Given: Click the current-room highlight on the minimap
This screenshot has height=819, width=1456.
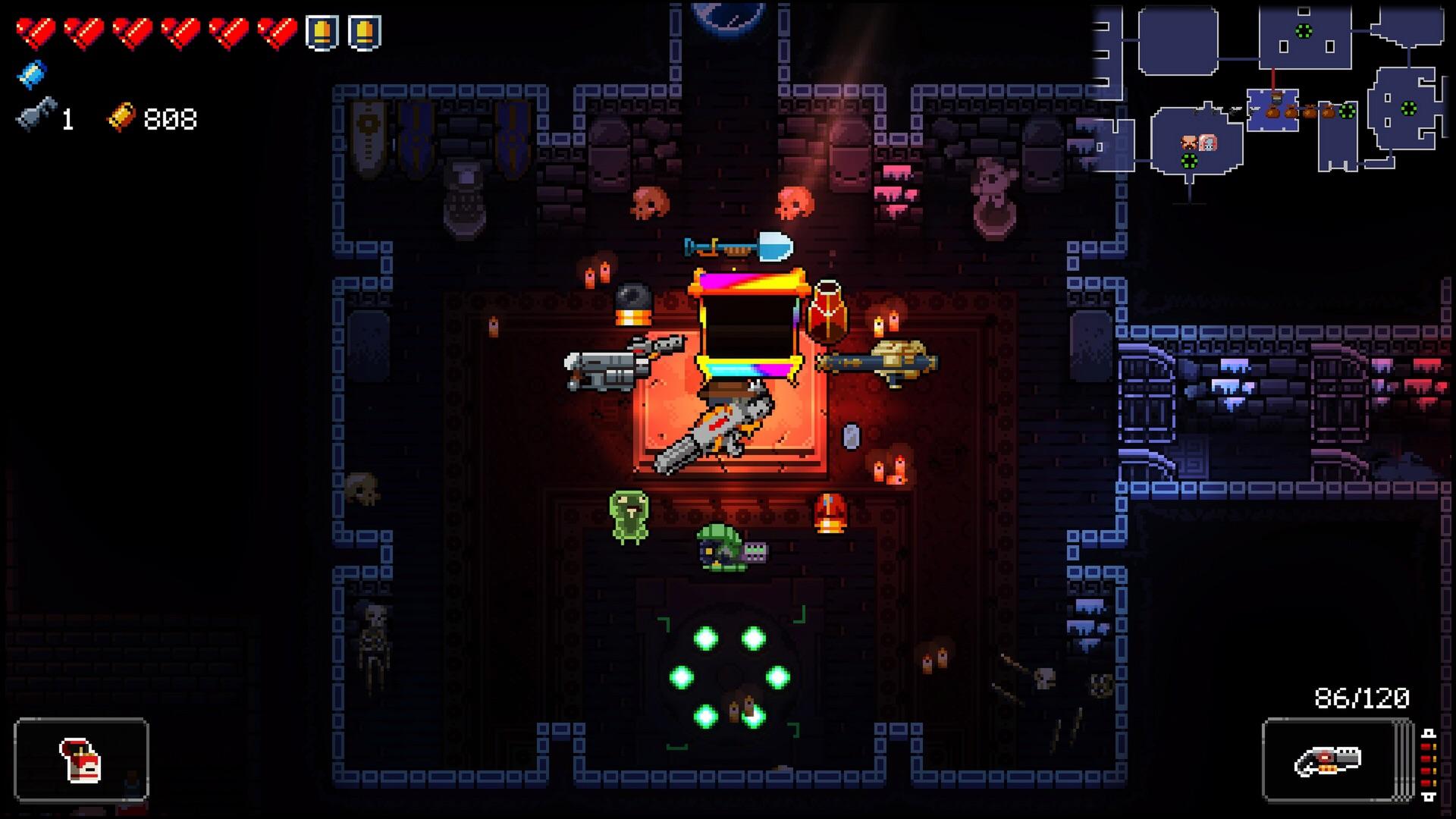Looking at the screenshot, I should [1272, 110].
